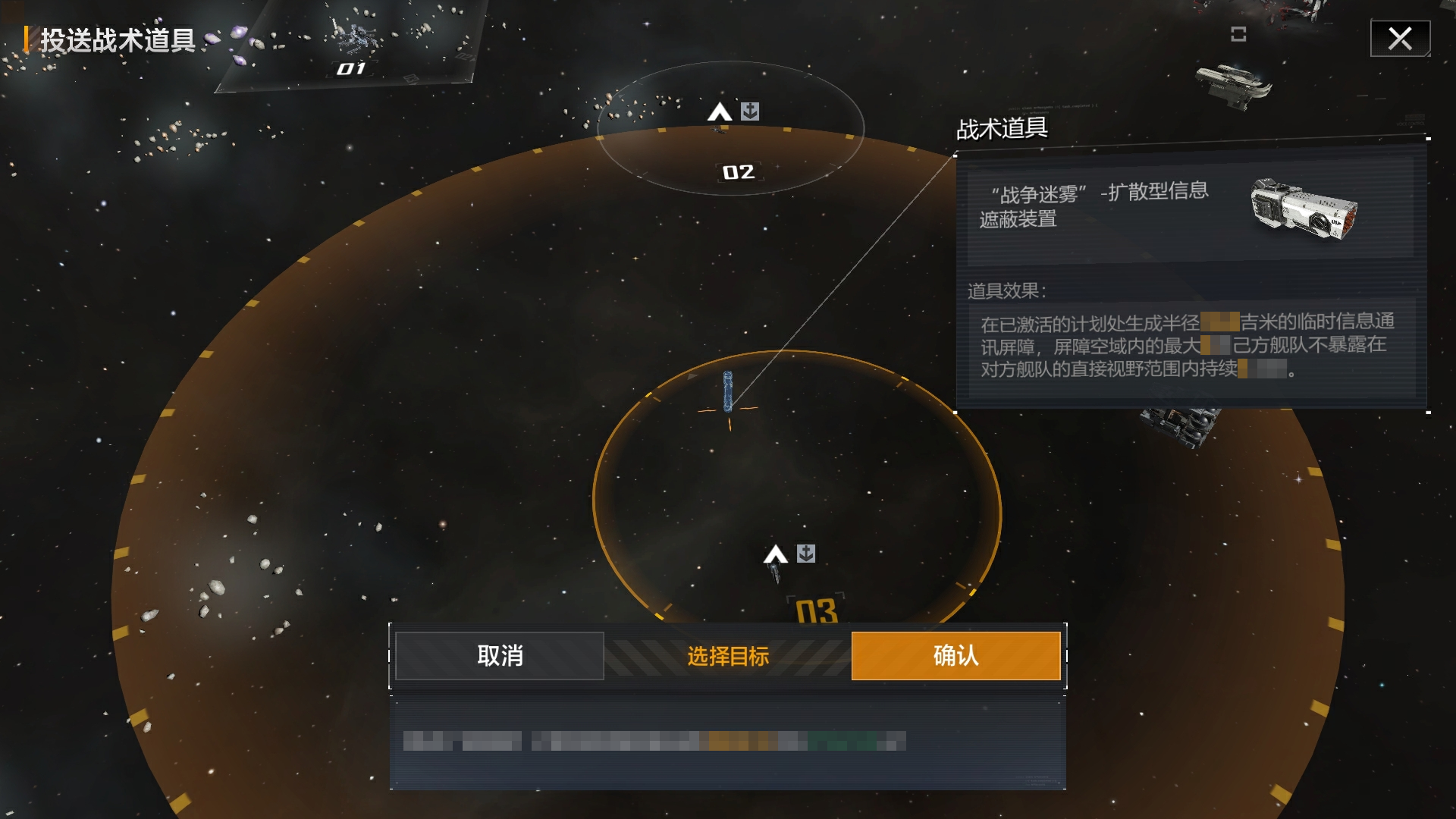Image resolution: width=1456 pixels, height=819 pixels.
Task: Select the 战争迷雾 tactical item card
Action: point(1191,209)
